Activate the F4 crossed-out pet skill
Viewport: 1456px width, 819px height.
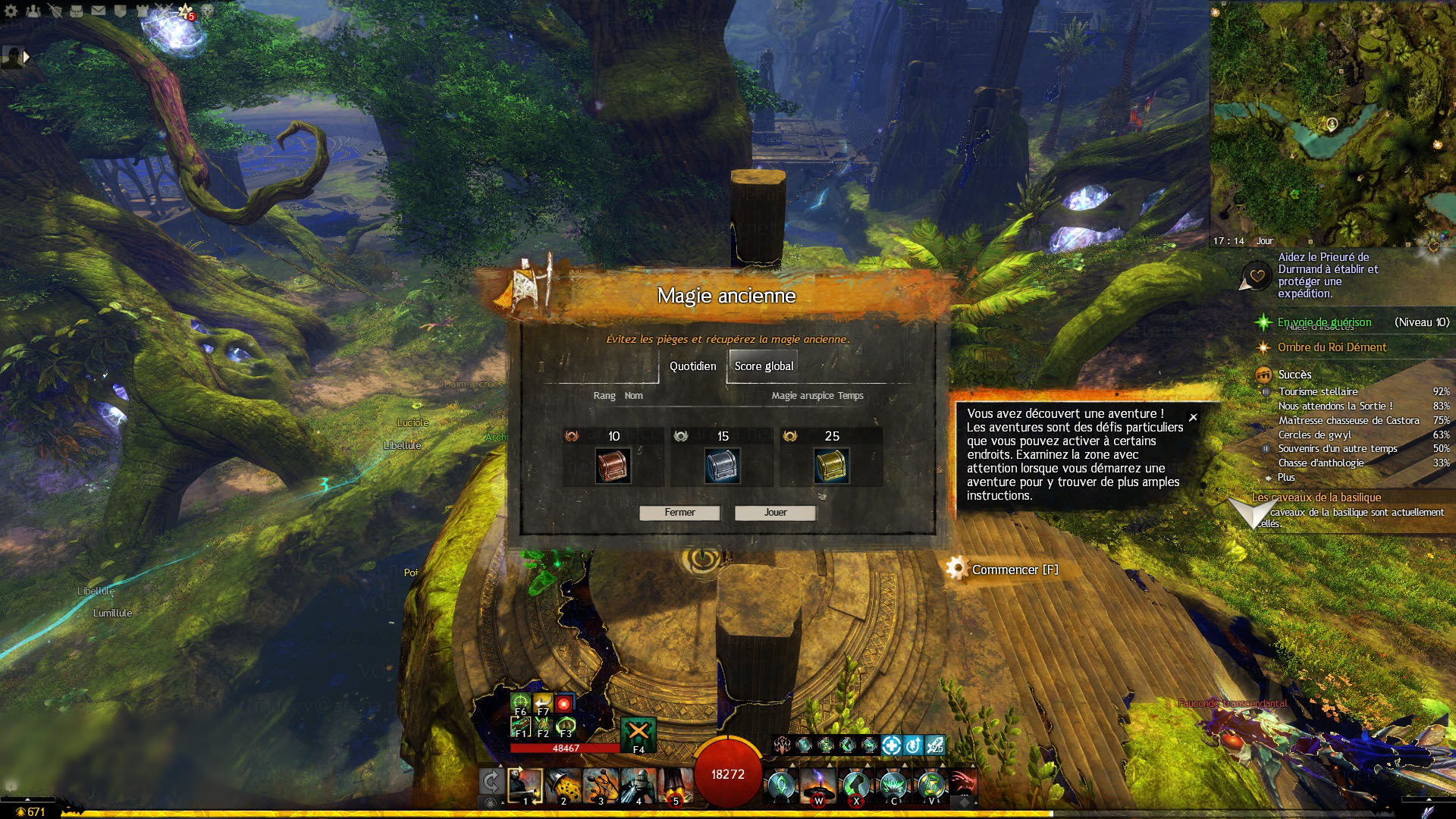[x=638, y=733]
